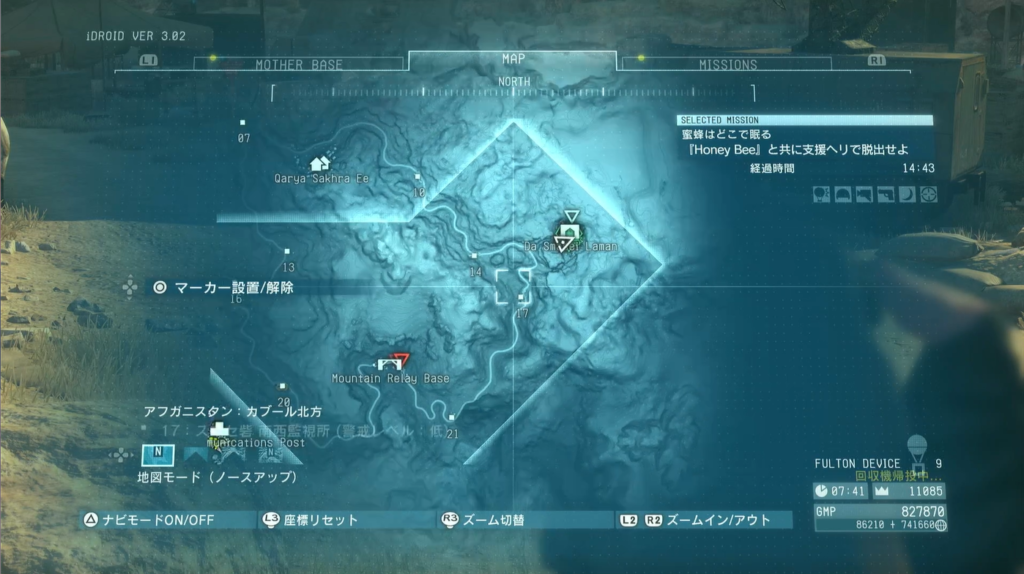
Task: Select the Da Smasei Laman objective marker
Action: (x=568, y=234)
